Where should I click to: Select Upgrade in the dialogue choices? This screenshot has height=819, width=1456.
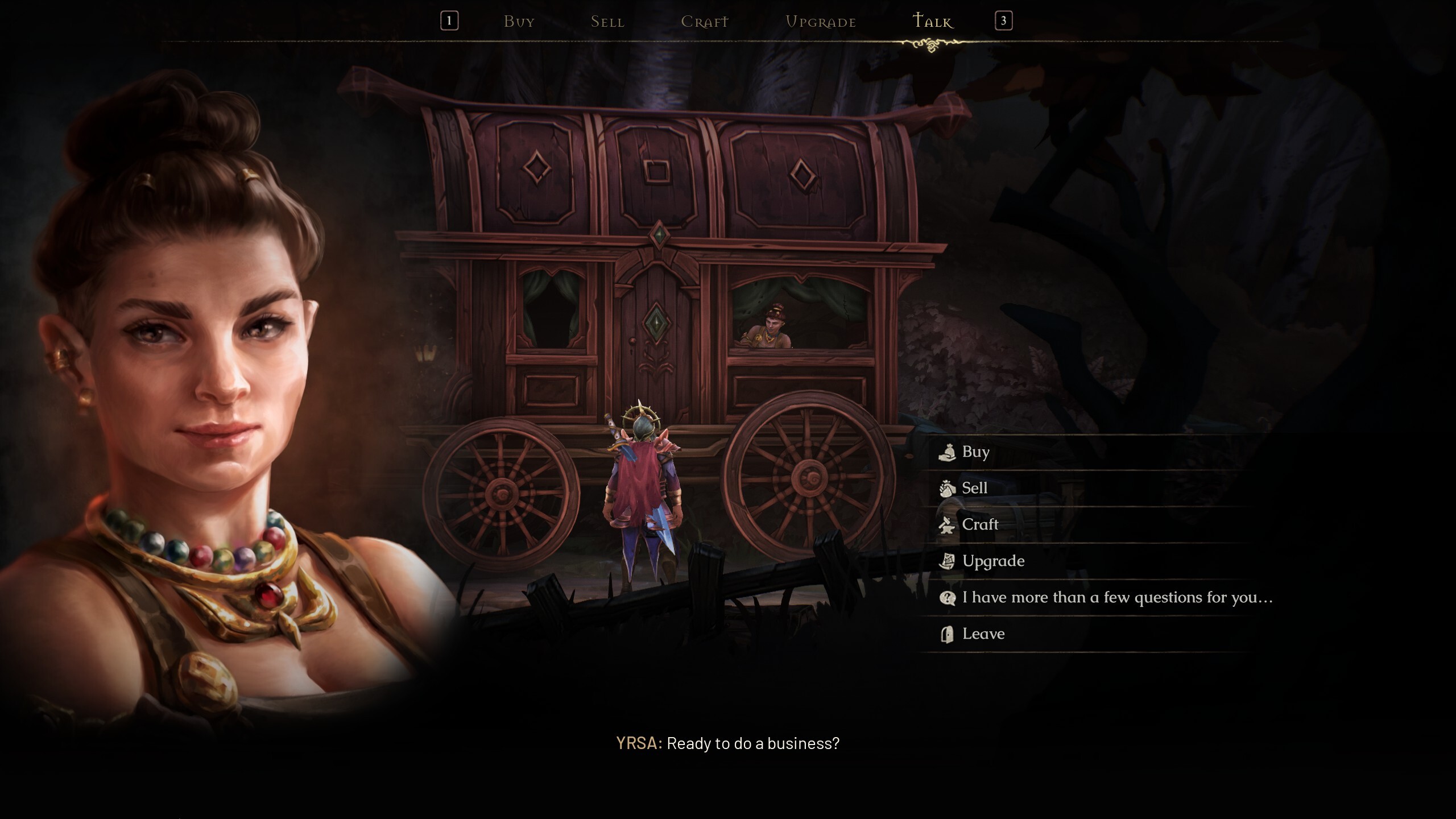click(992, 561)
